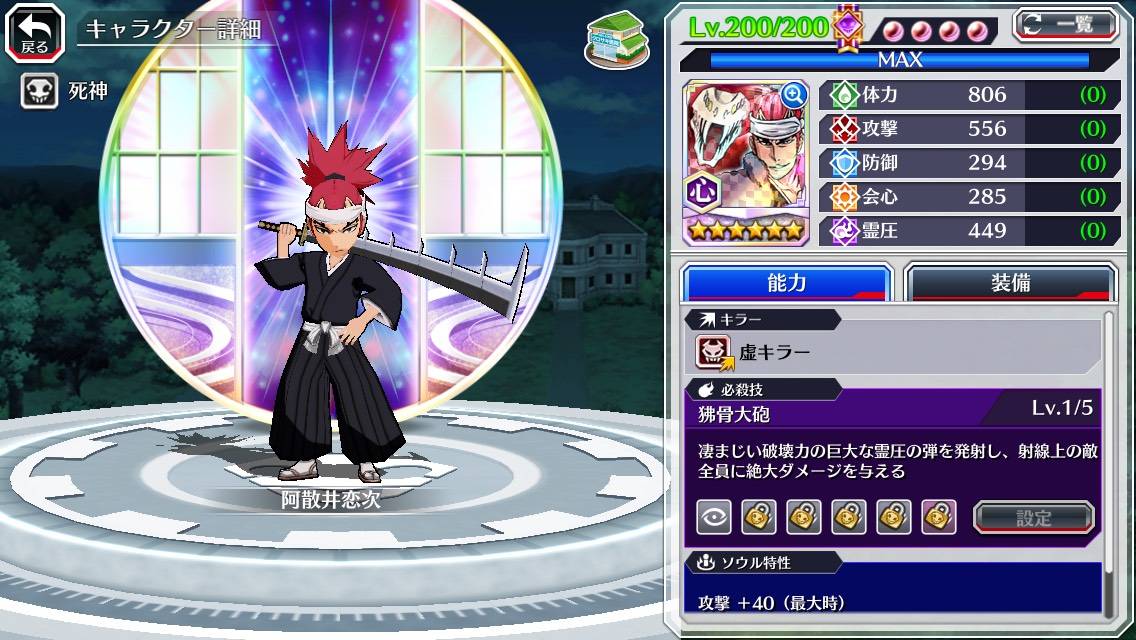The image size is (1136, 640).
Task: Preview special move with eye icon
Action: click(x=713, y=517)
